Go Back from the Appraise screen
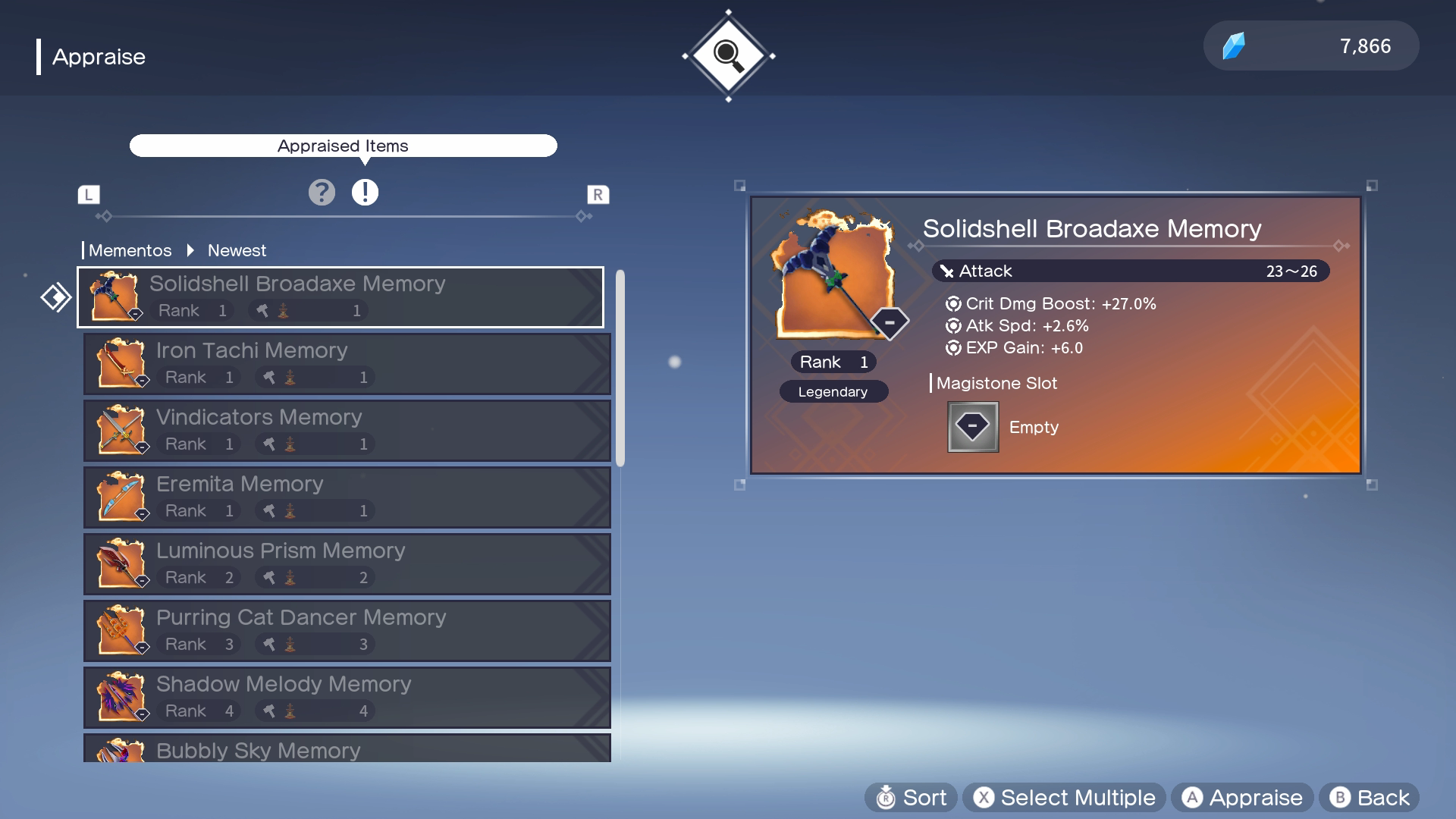Viewport: 1456px width, 819px height. (x=1369, y=798)
